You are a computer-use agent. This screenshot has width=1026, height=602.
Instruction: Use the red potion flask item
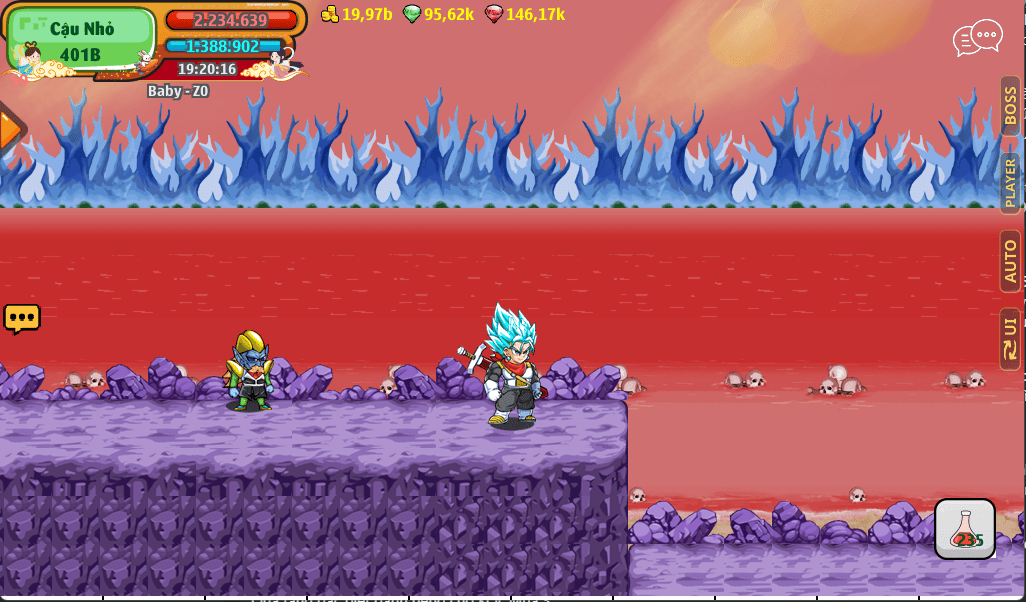tap(964, 529)
